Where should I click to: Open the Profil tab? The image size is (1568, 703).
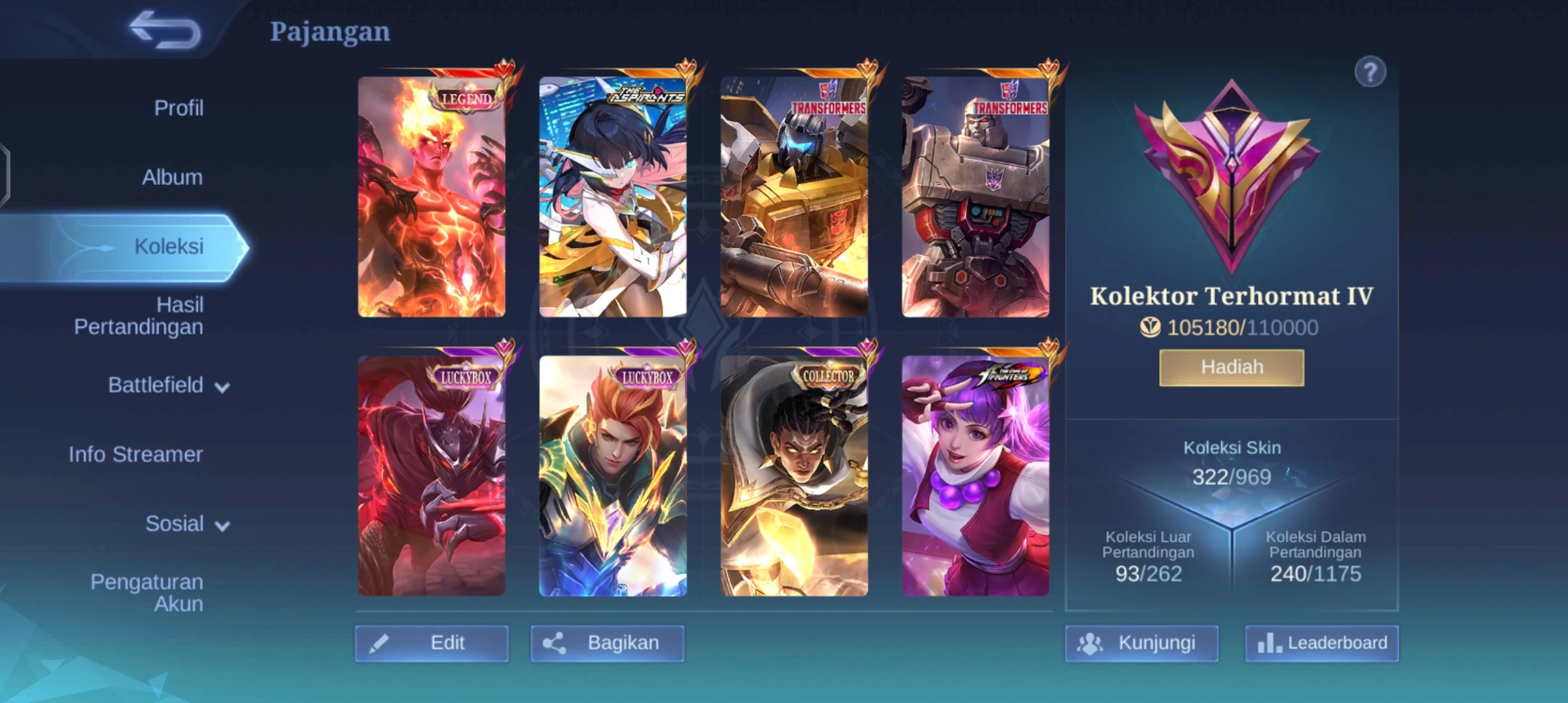(178, 108)
